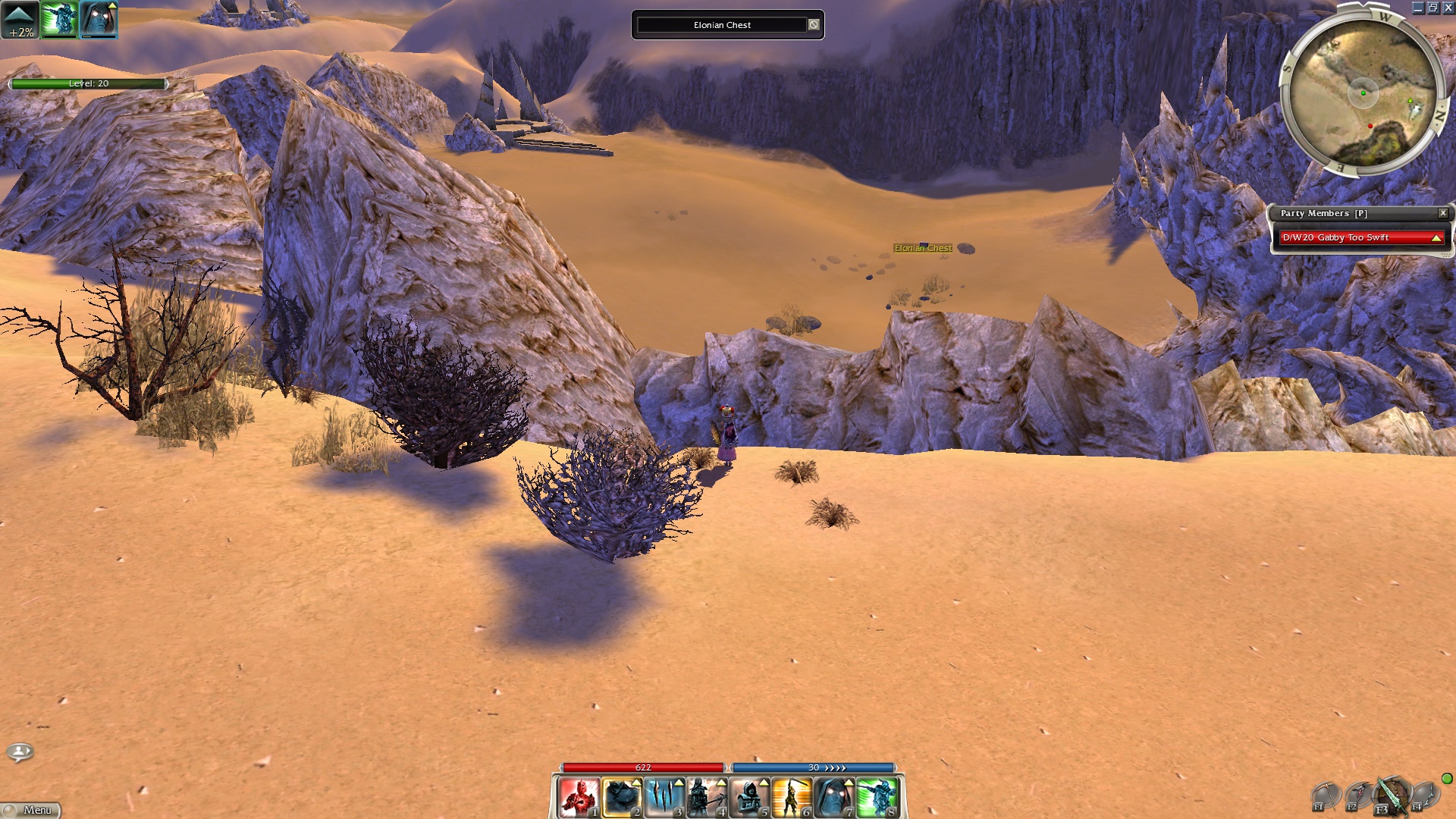The height and width of the screenshot is (819, 1456).
Task: Open the chat speech bubble icon
Action: click(20, 752)
